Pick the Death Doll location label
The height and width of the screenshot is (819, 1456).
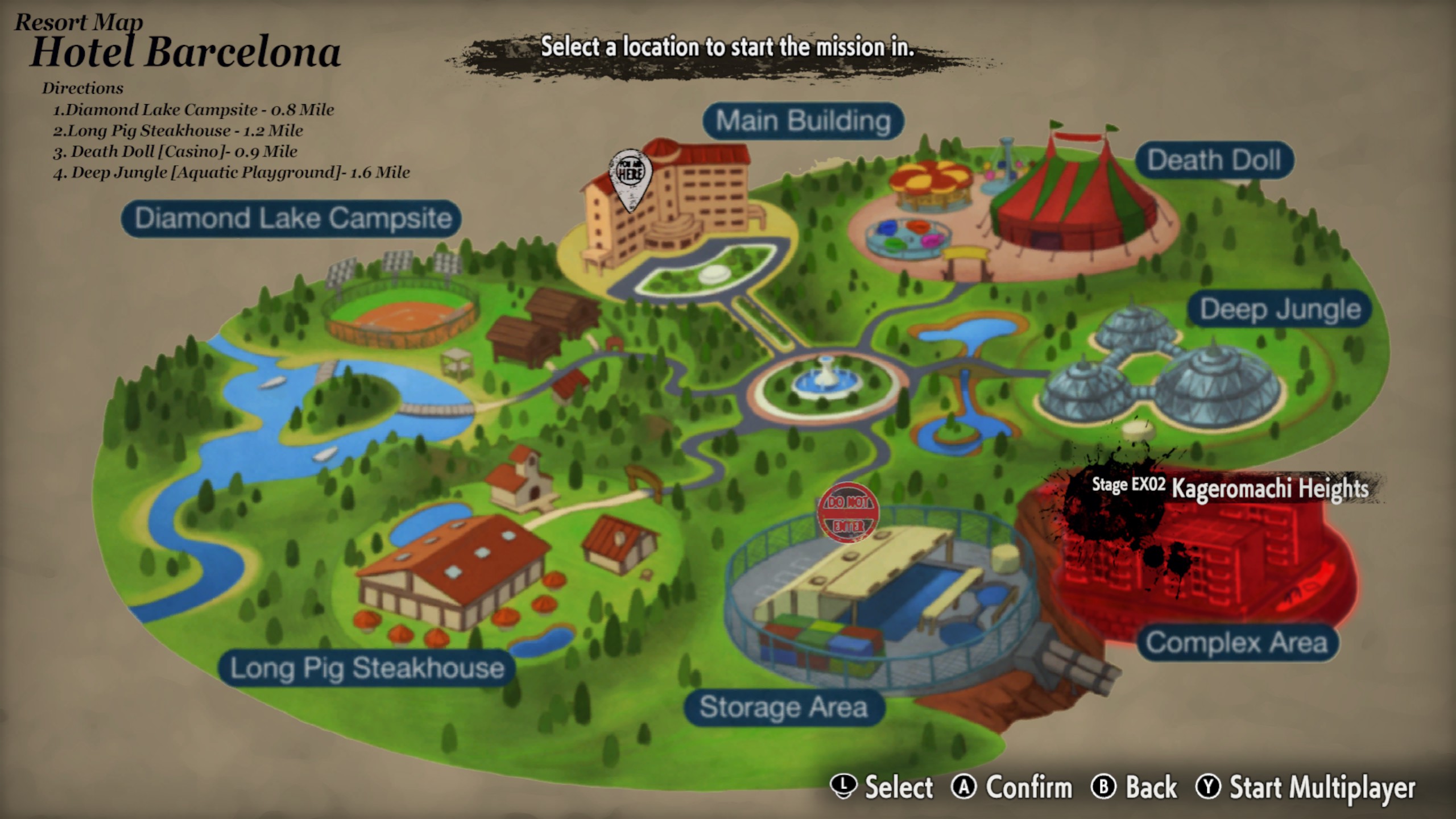point(1214,160)
